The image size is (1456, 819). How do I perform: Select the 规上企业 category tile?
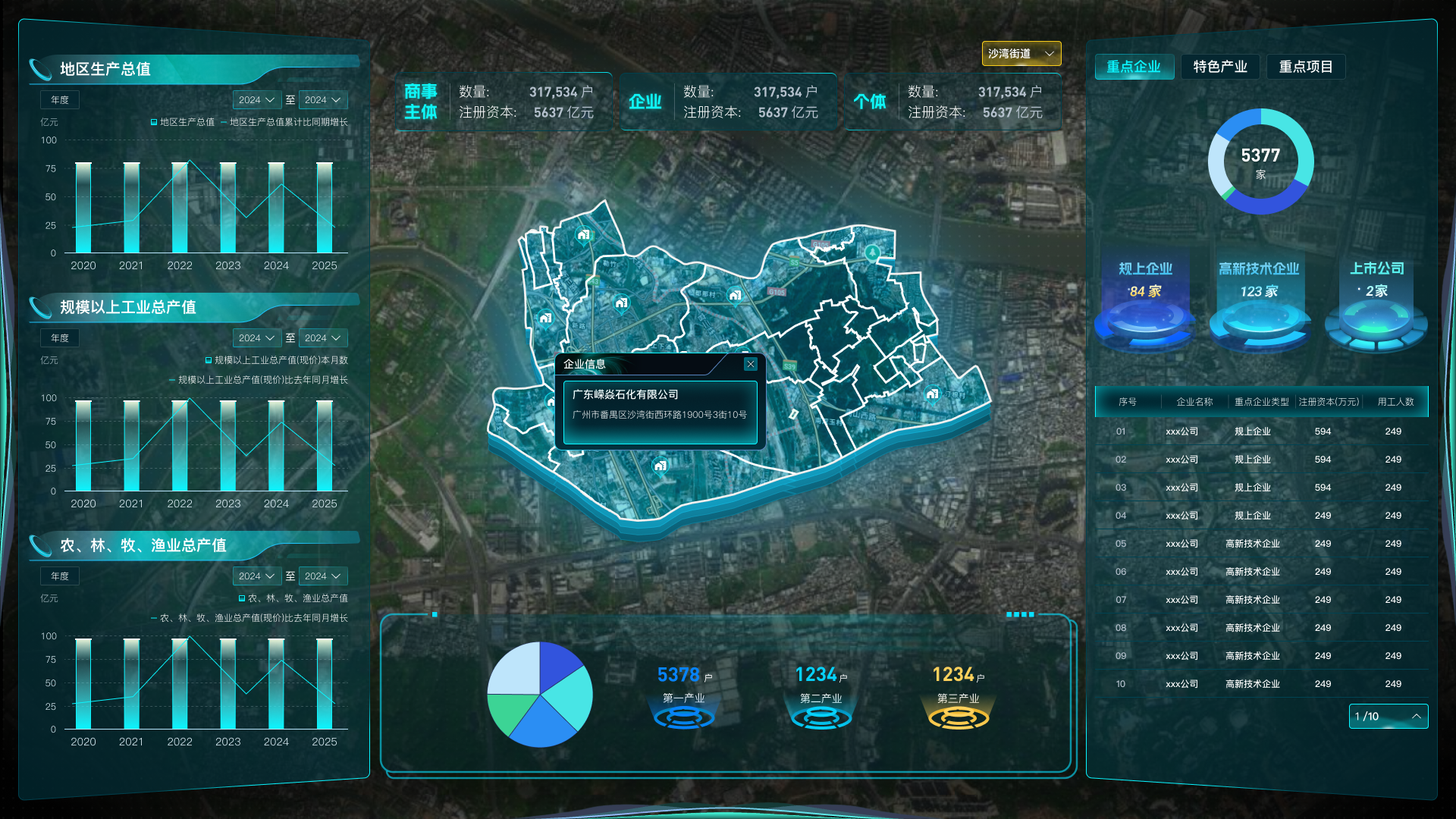click(1145, 303)
